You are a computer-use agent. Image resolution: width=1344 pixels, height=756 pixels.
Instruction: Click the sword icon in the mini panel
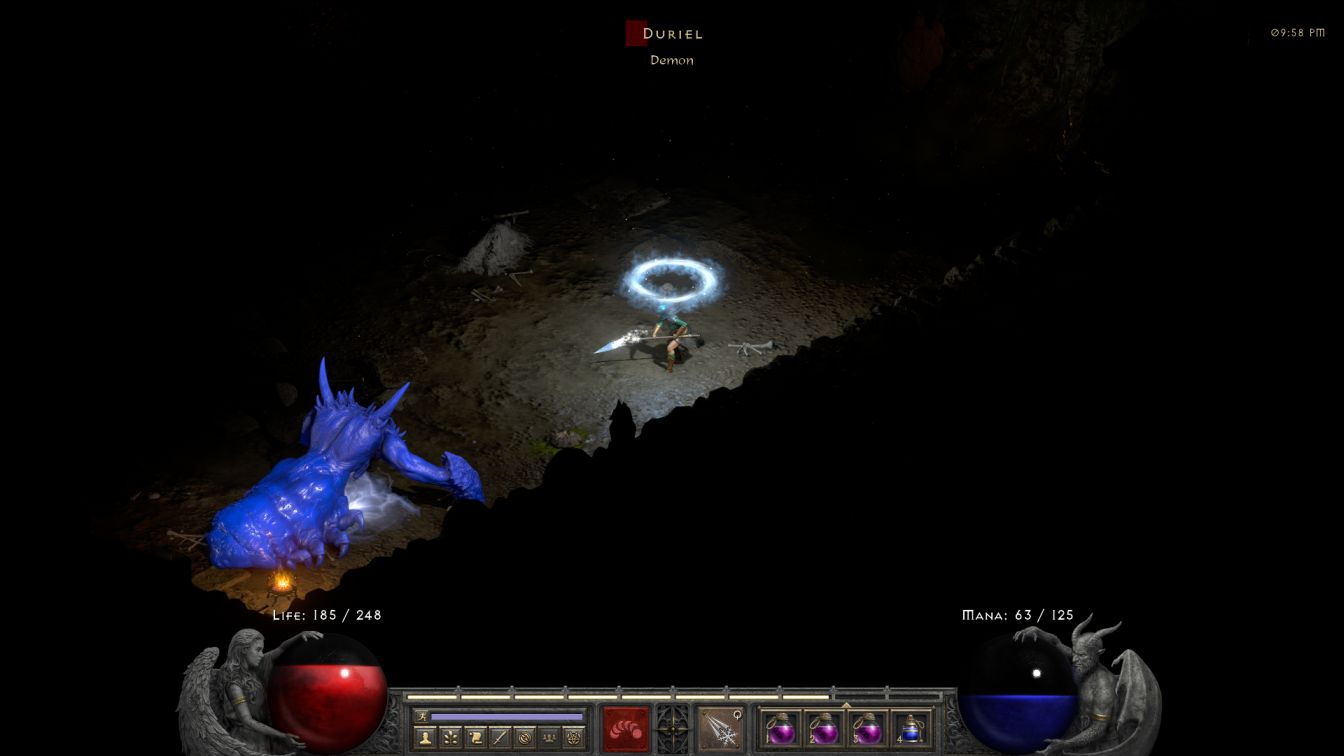[499, 738]
